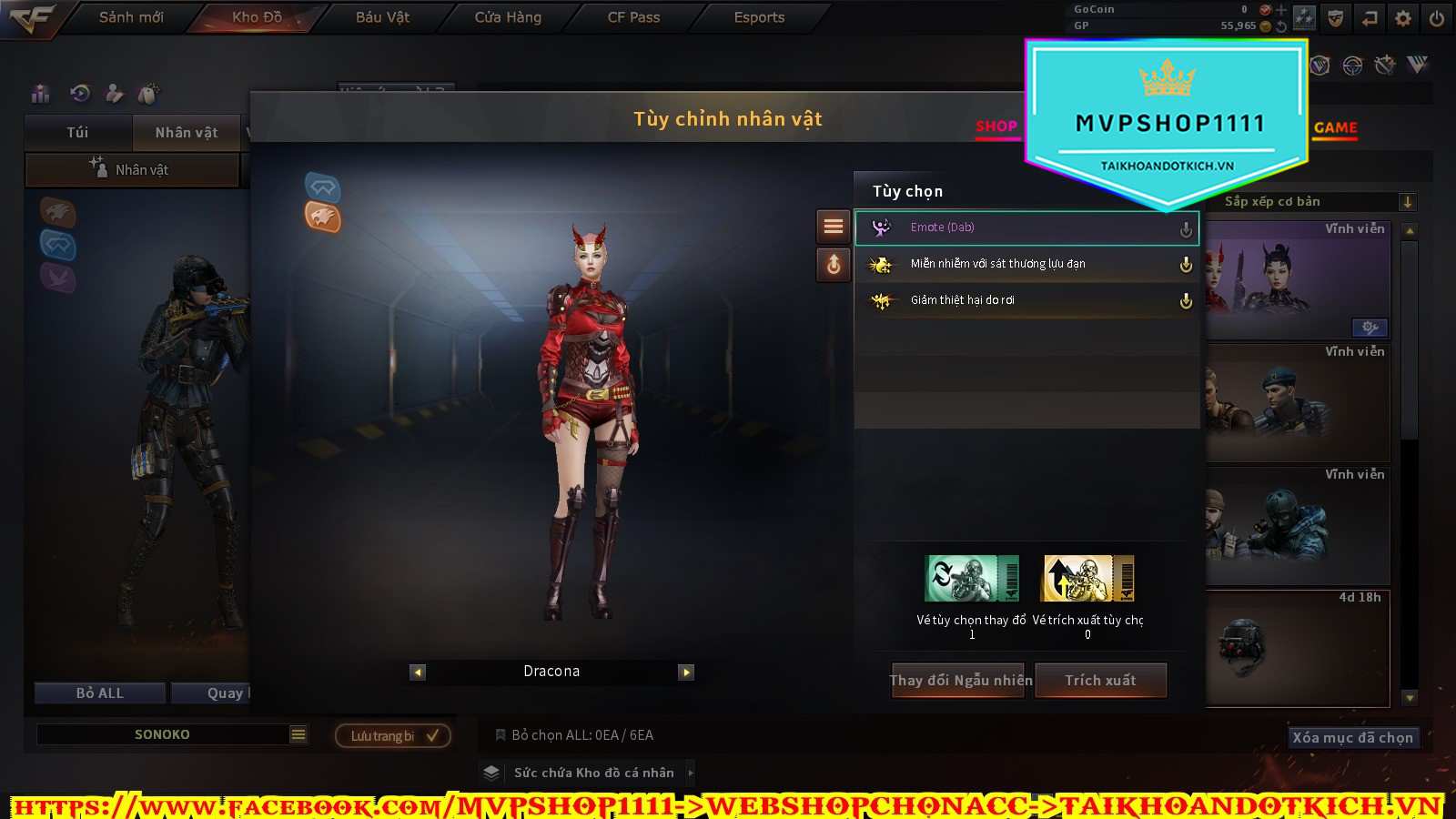Show the previous character with left arrow
The width and height of the screenshot is (1456, 819).
tap(418, 672)
